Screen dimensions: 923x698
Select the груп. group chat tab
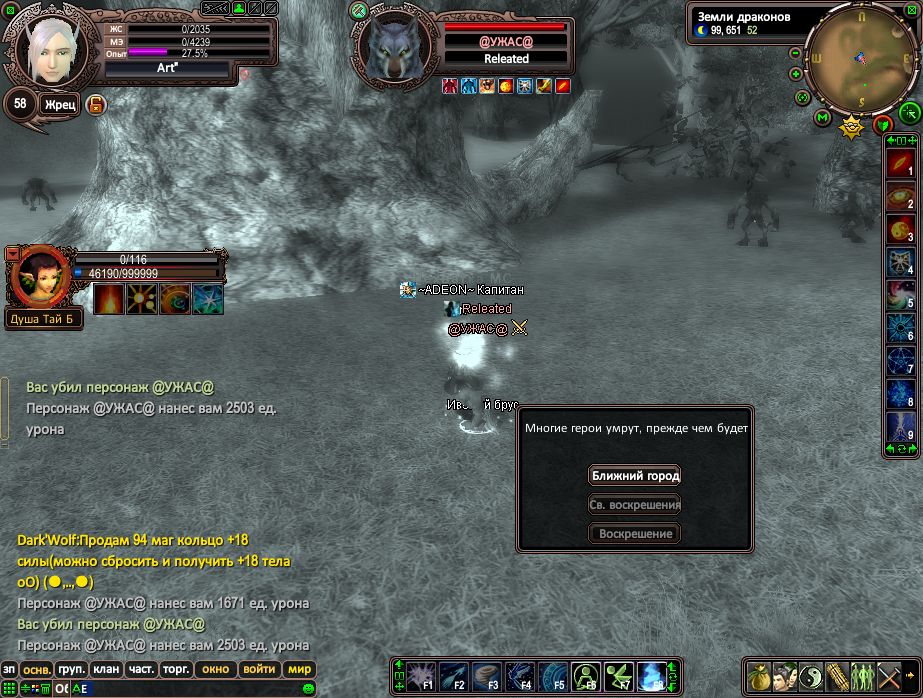[71, 669]
